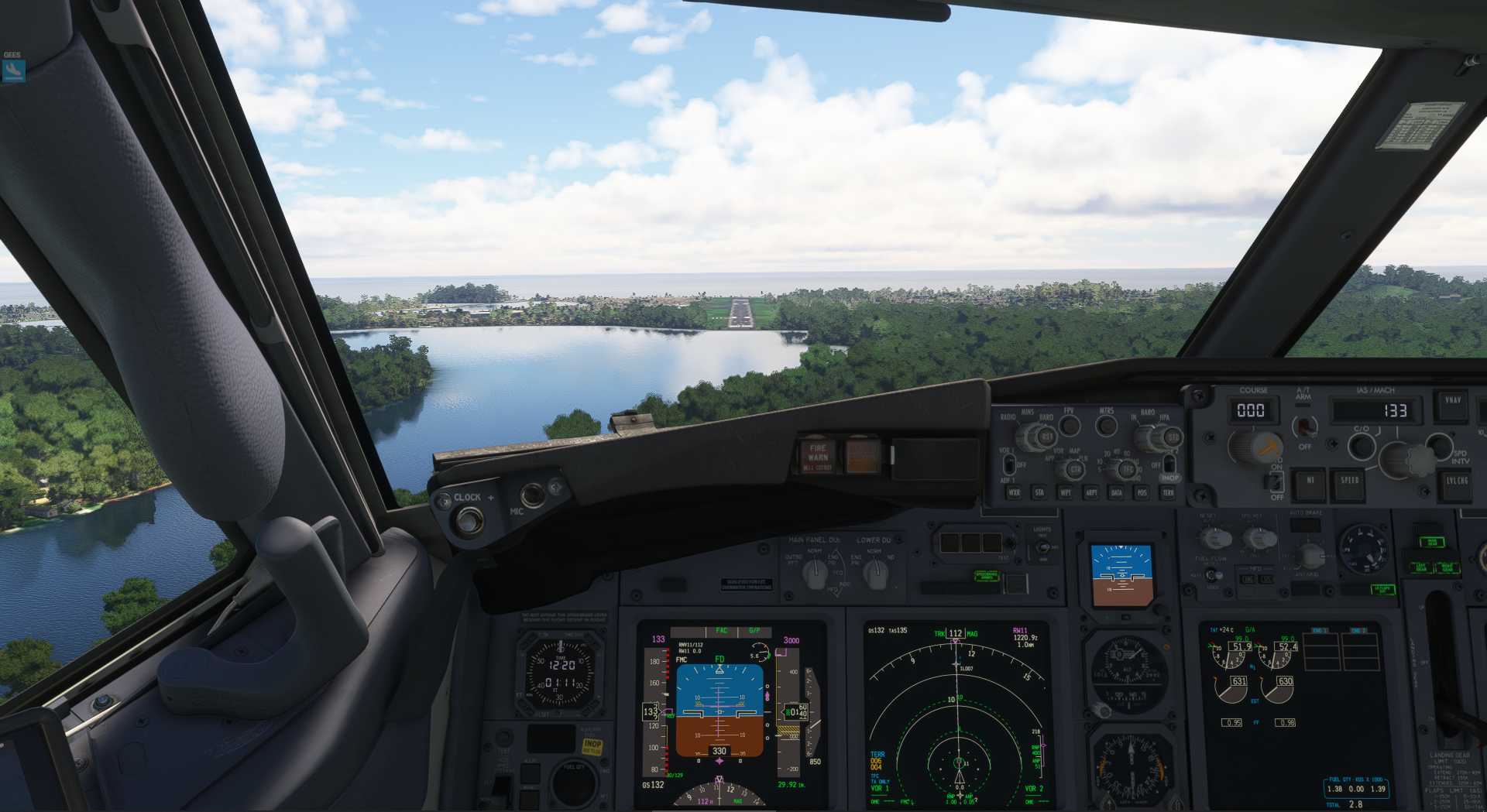
Task: Toggle the MTRS meters button
Action: point(1107,425)
